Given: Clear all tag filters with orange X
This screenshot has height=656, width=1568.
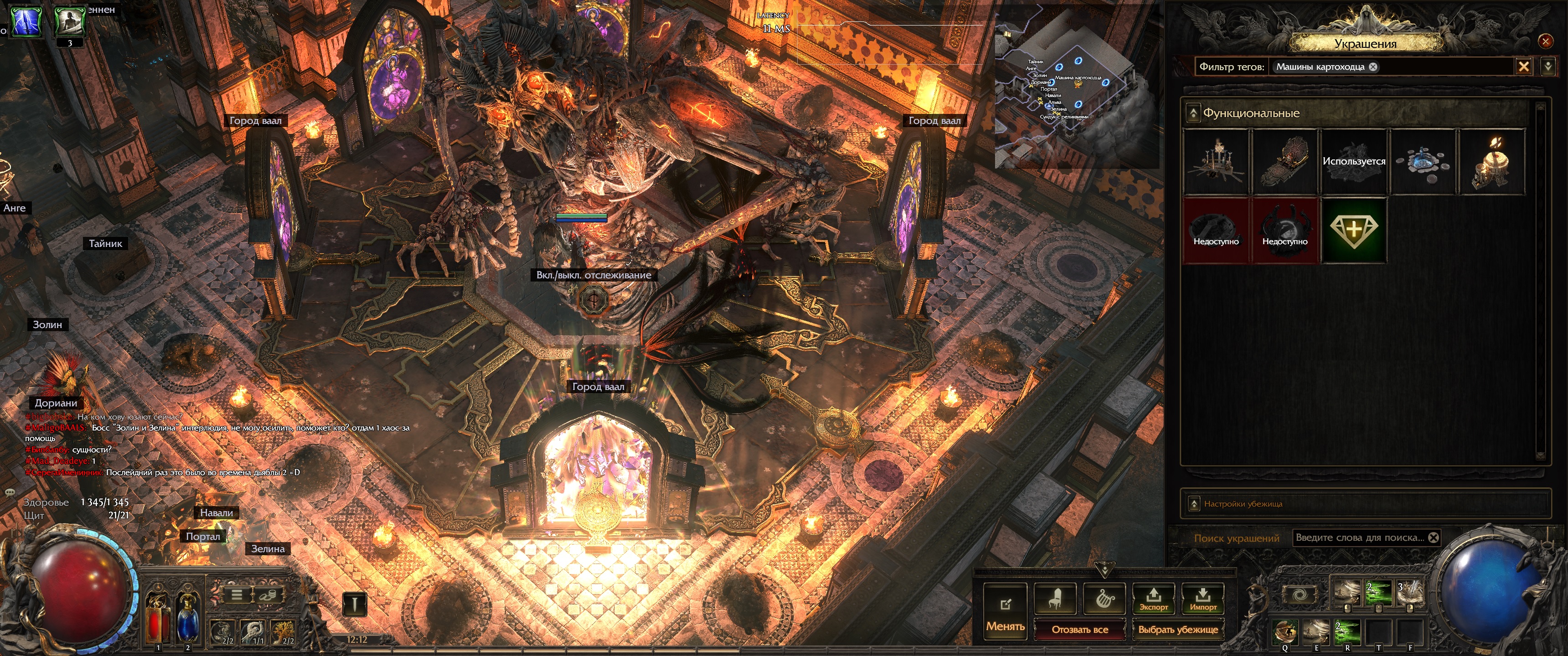Looking at the screenshot, I should click(1524, 67).
